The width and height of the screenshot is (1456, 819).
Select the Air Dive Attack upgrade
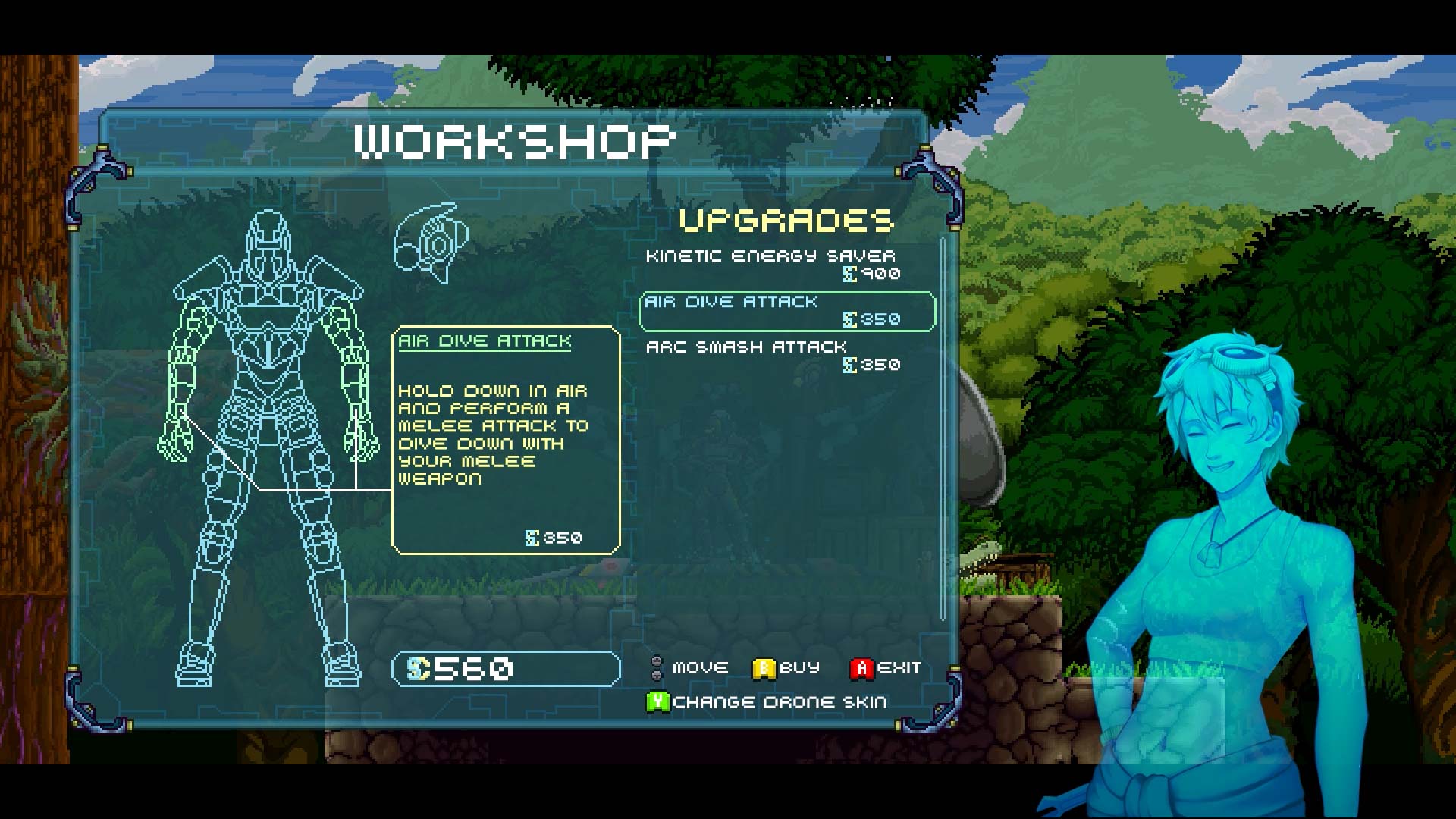pos(786,309)
